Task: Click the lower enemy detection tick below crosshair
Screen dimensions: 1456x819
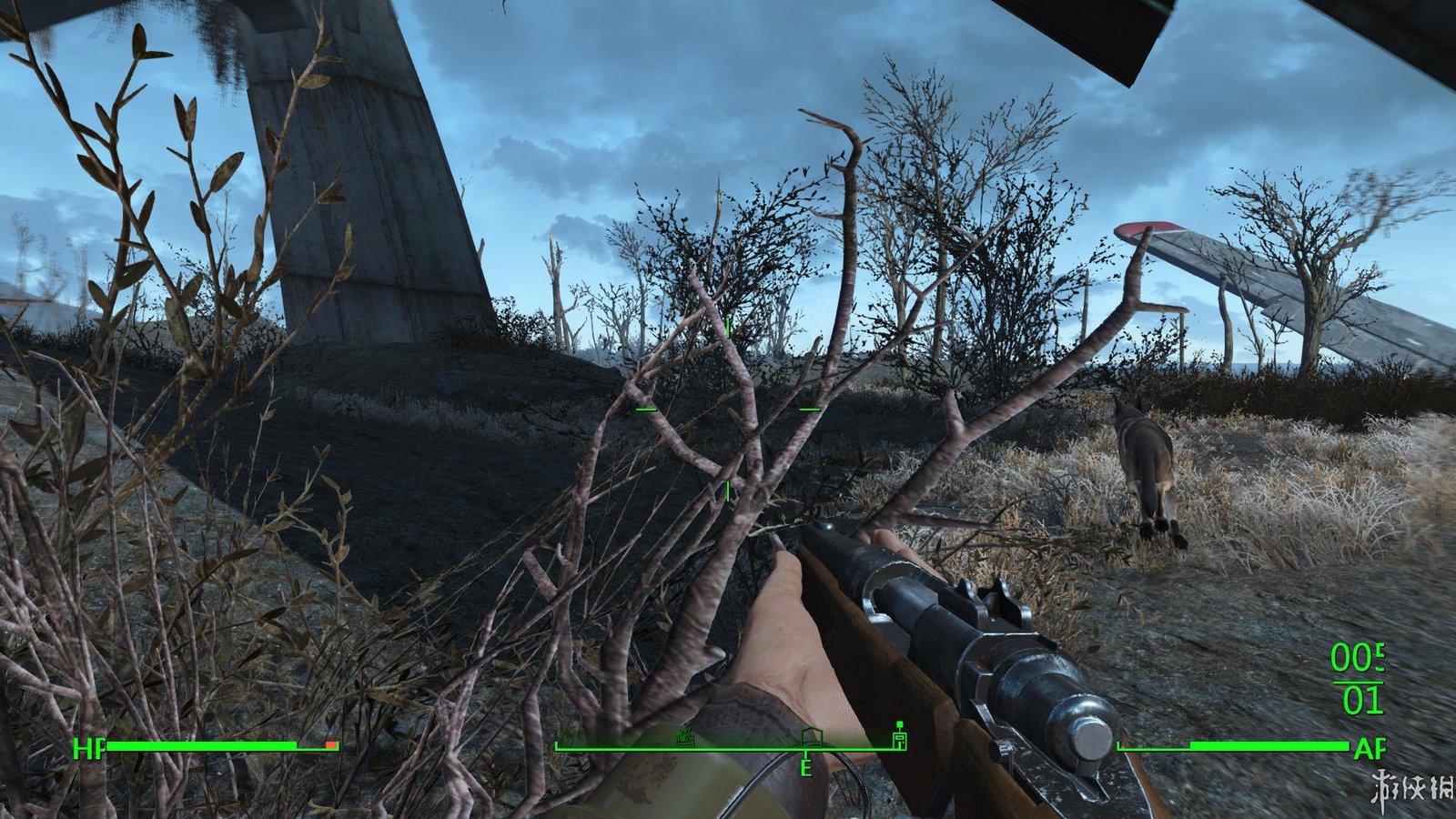Action: pyautogui.click(x=728, y=491)
